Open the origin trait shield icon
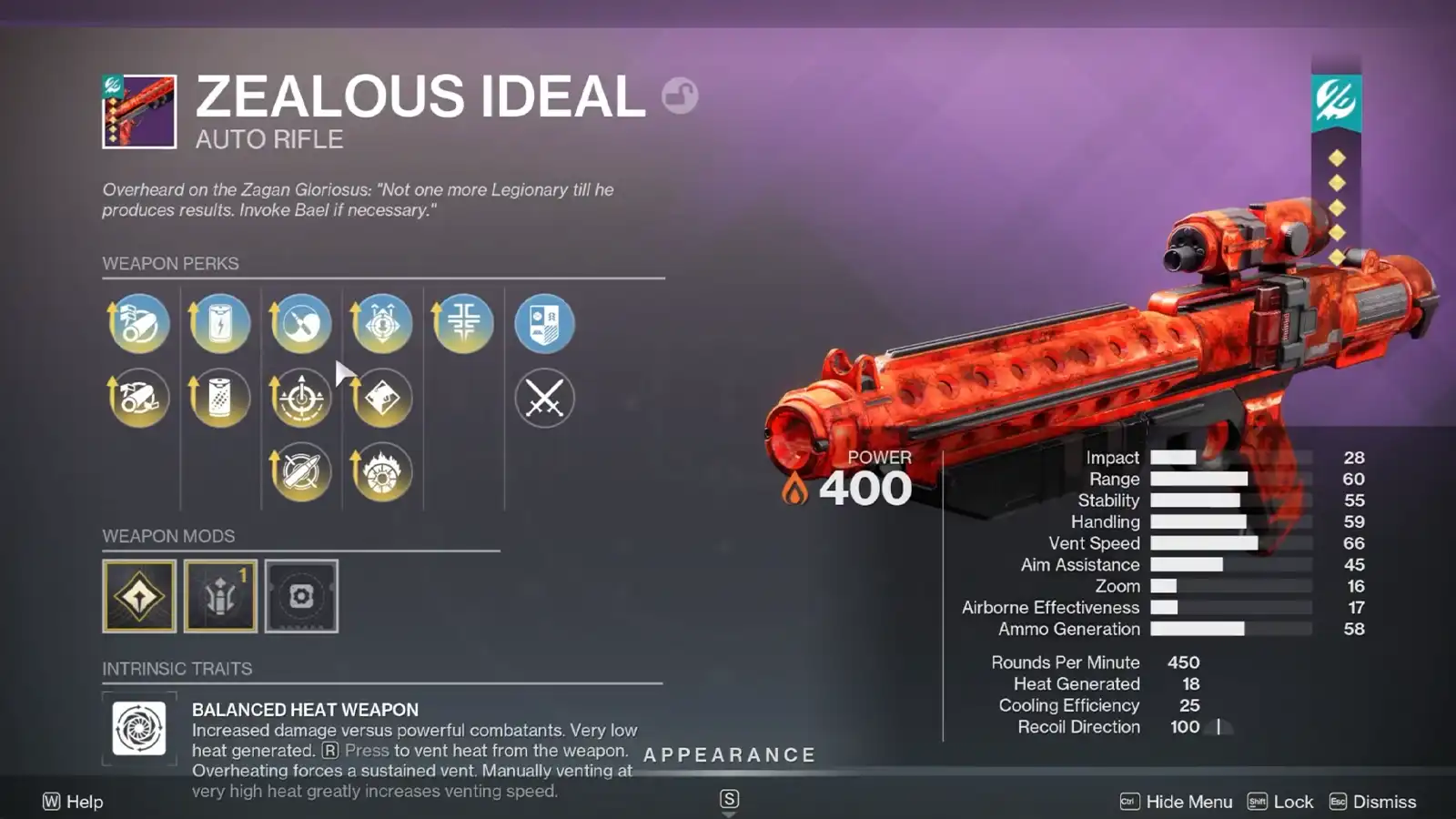The image size is (1456, 819). tap(544, 323)
